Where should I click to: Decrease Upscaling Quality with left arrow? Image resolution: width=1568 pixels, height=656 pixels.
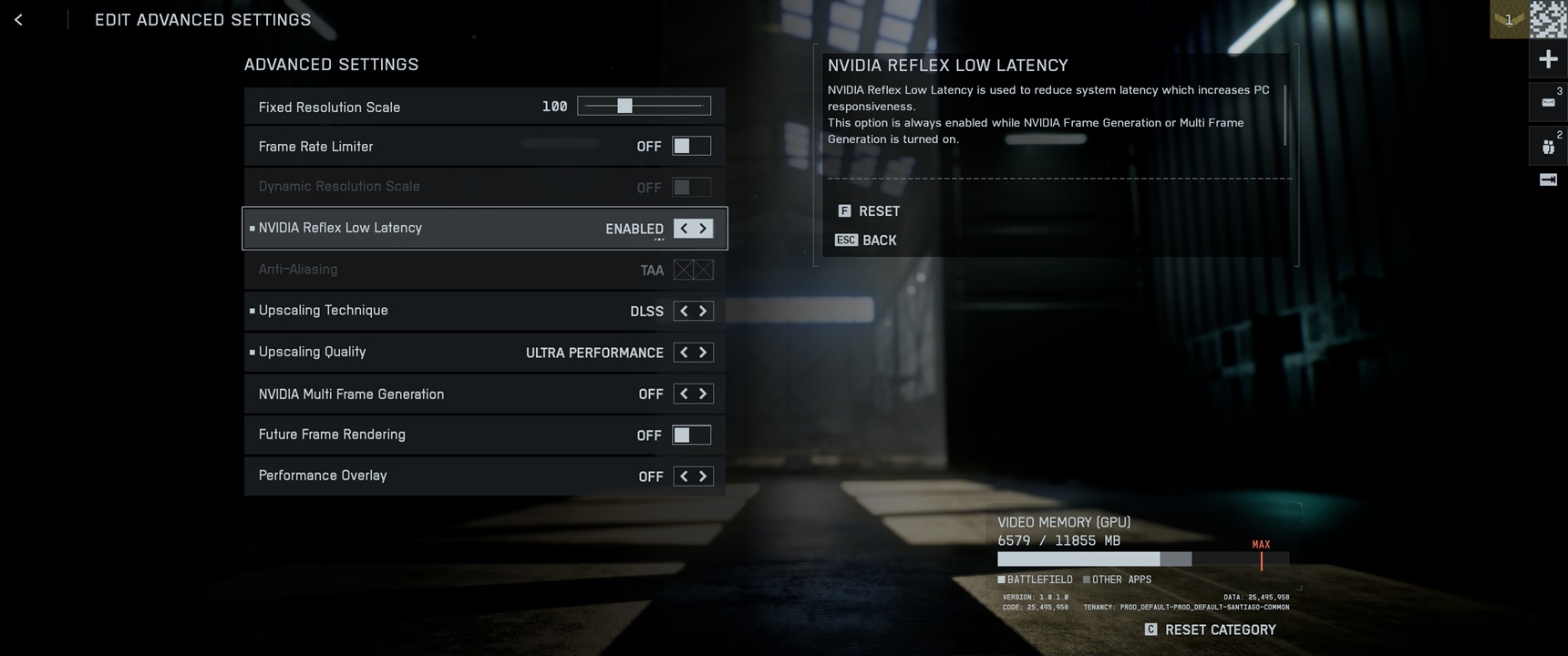[x=684, y=353]
